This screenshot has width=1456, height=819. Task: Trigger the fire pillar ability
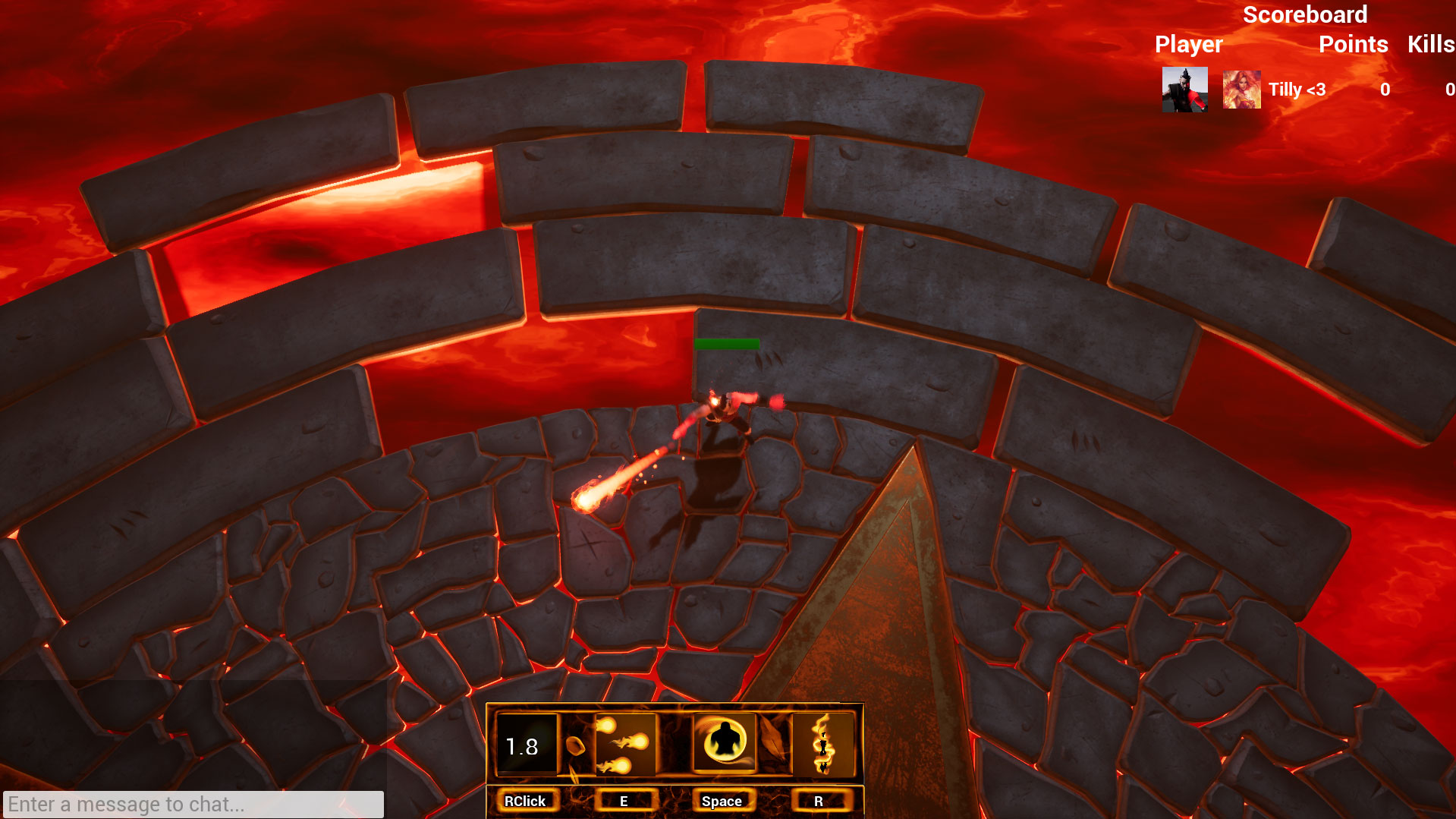tap(822, 745)
